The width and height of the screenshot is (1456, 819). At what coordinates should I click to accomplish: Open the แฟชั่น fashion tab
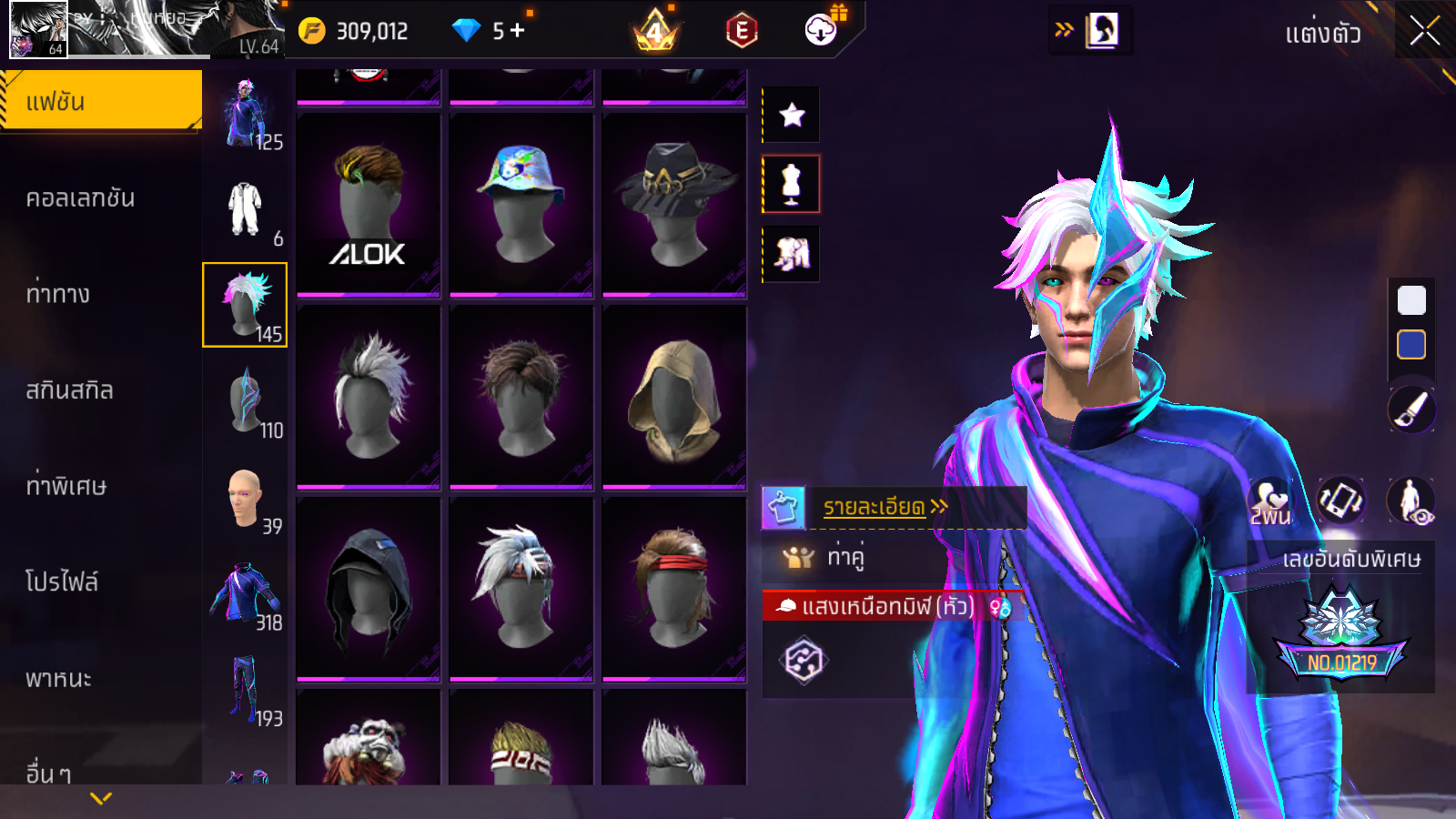pos(100,102)
